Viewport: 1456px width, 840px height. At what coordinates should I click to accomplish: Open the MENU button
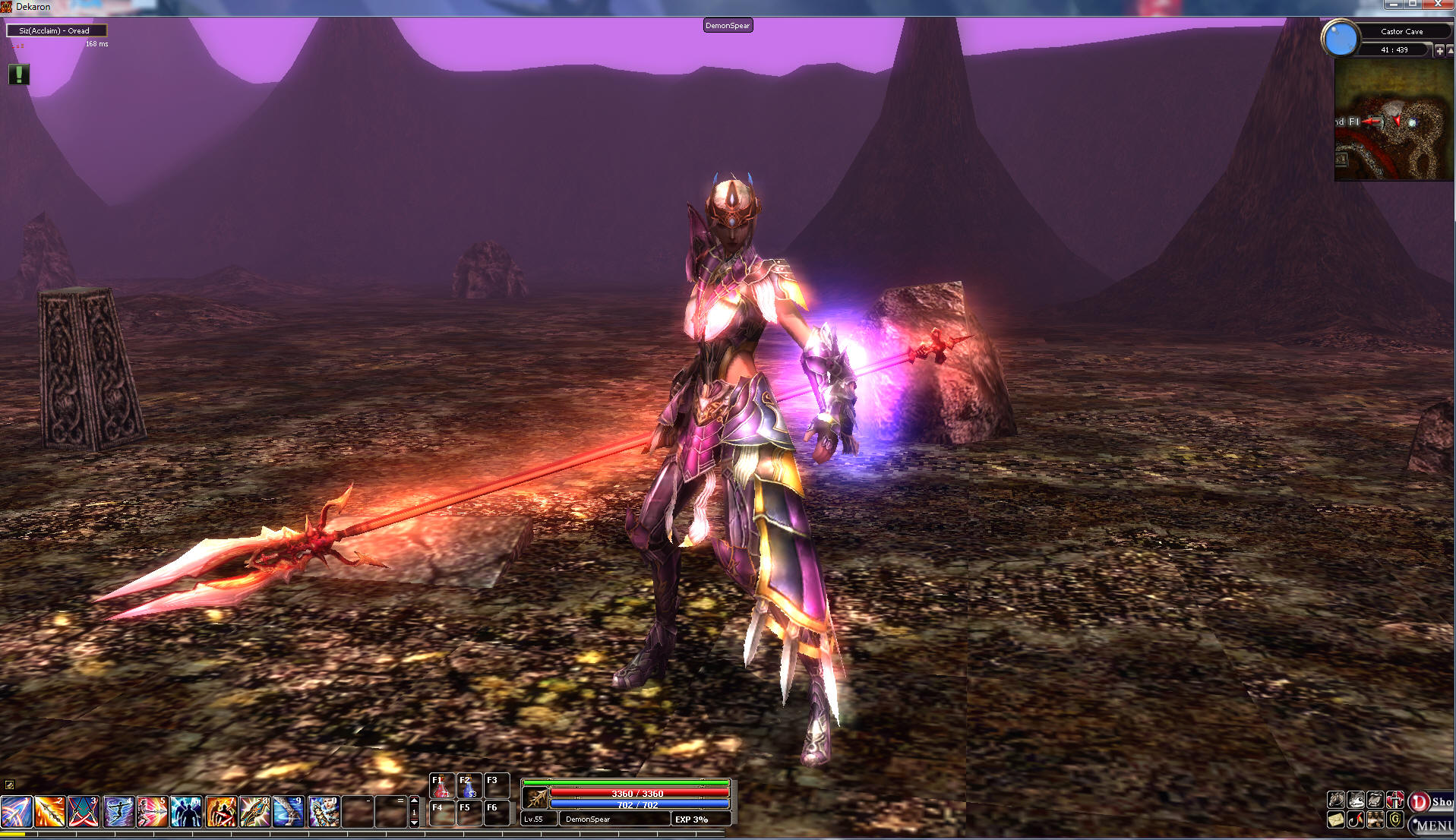[1432, 825]
